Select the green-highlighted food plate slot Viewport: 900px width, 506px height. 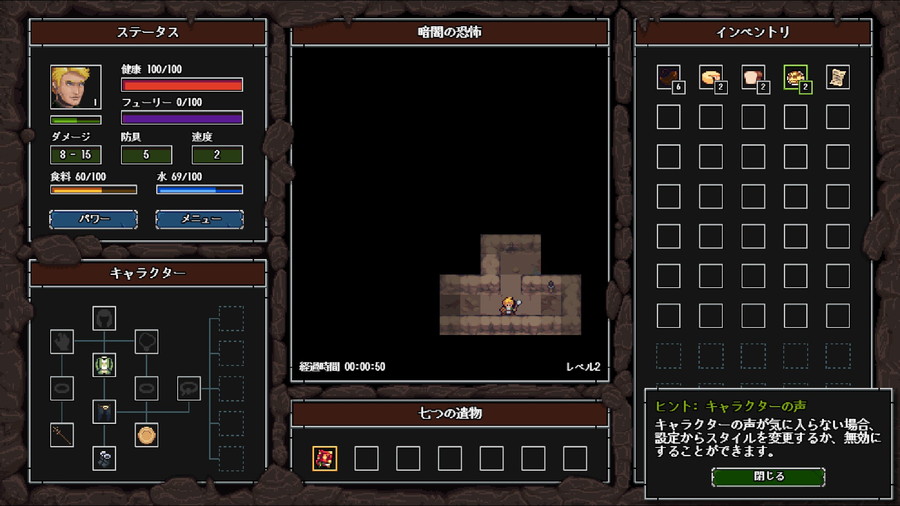[x=796, y=77]
